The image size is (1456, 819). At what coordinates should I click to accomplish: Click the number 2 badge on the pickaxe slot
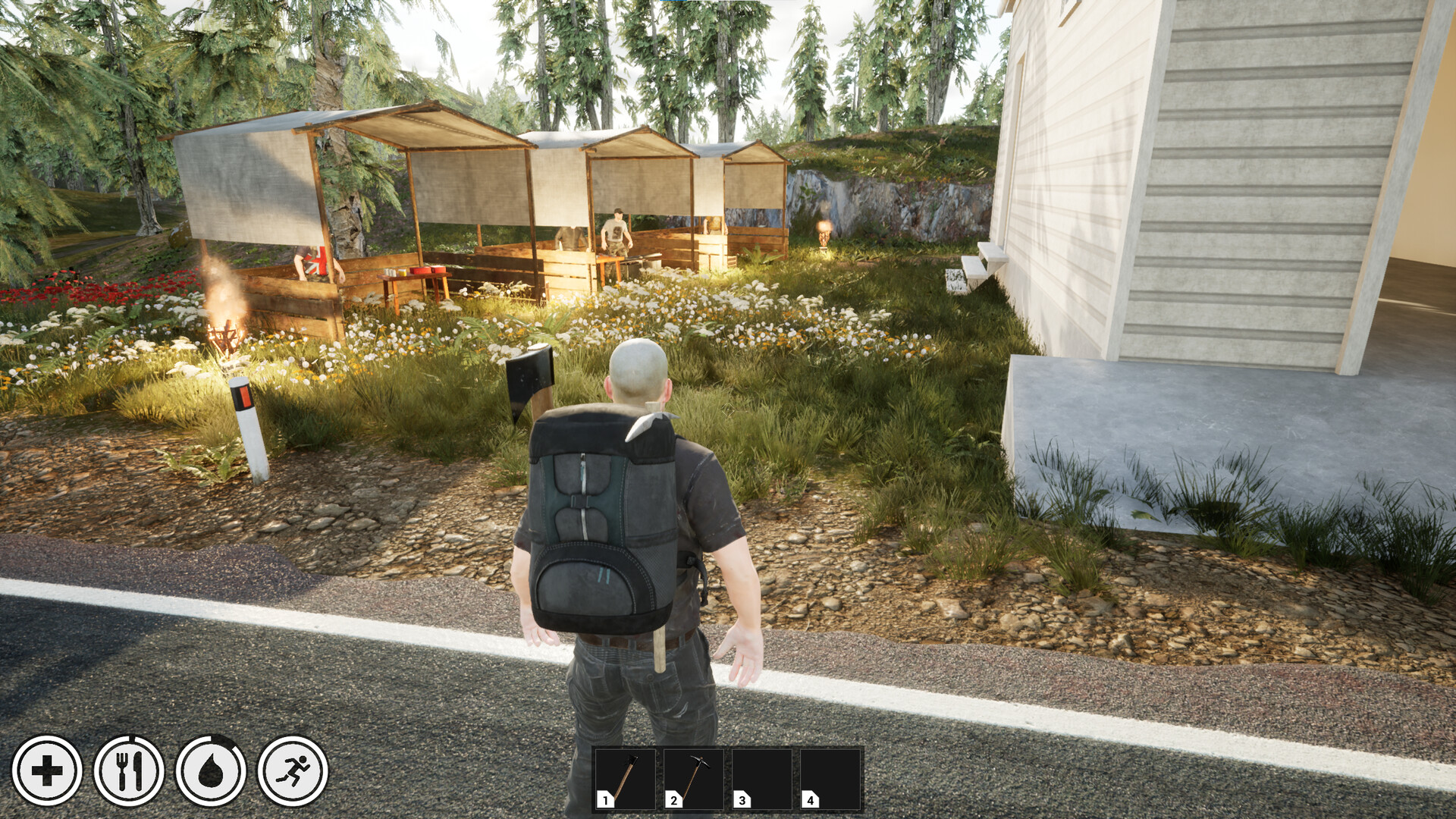(x=673, y=799)
